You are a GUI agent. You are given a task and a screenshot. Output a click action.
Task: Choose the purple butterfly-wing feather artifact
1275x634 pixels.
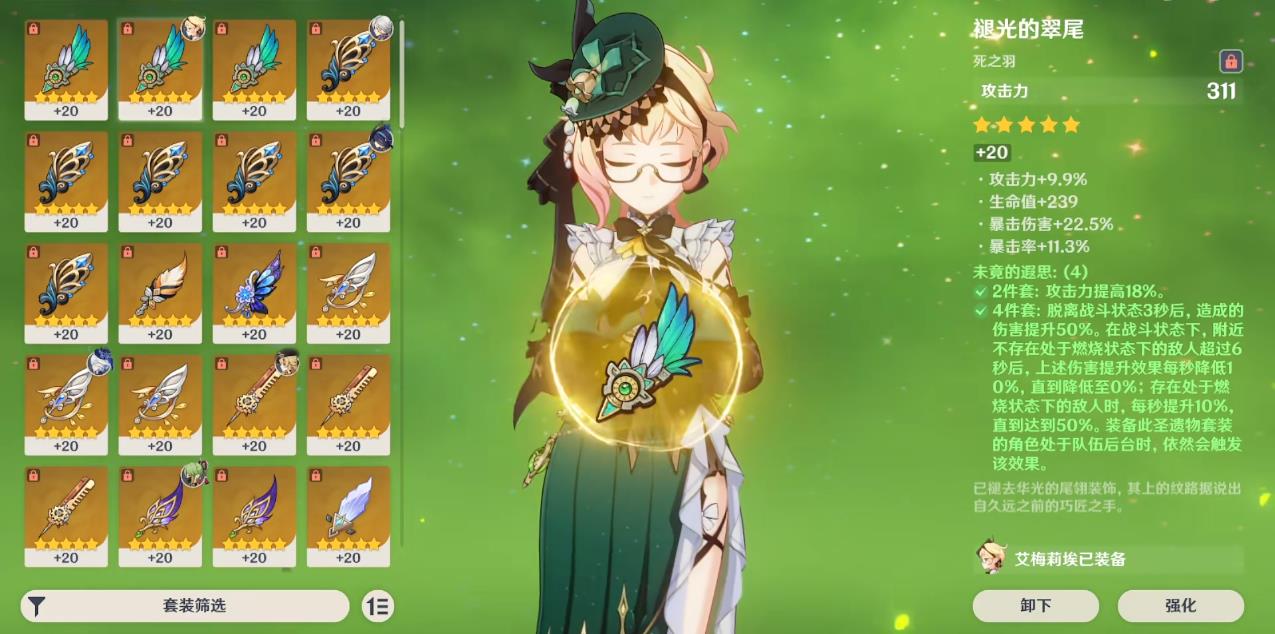pyautogui.click(x=254, y=288)
